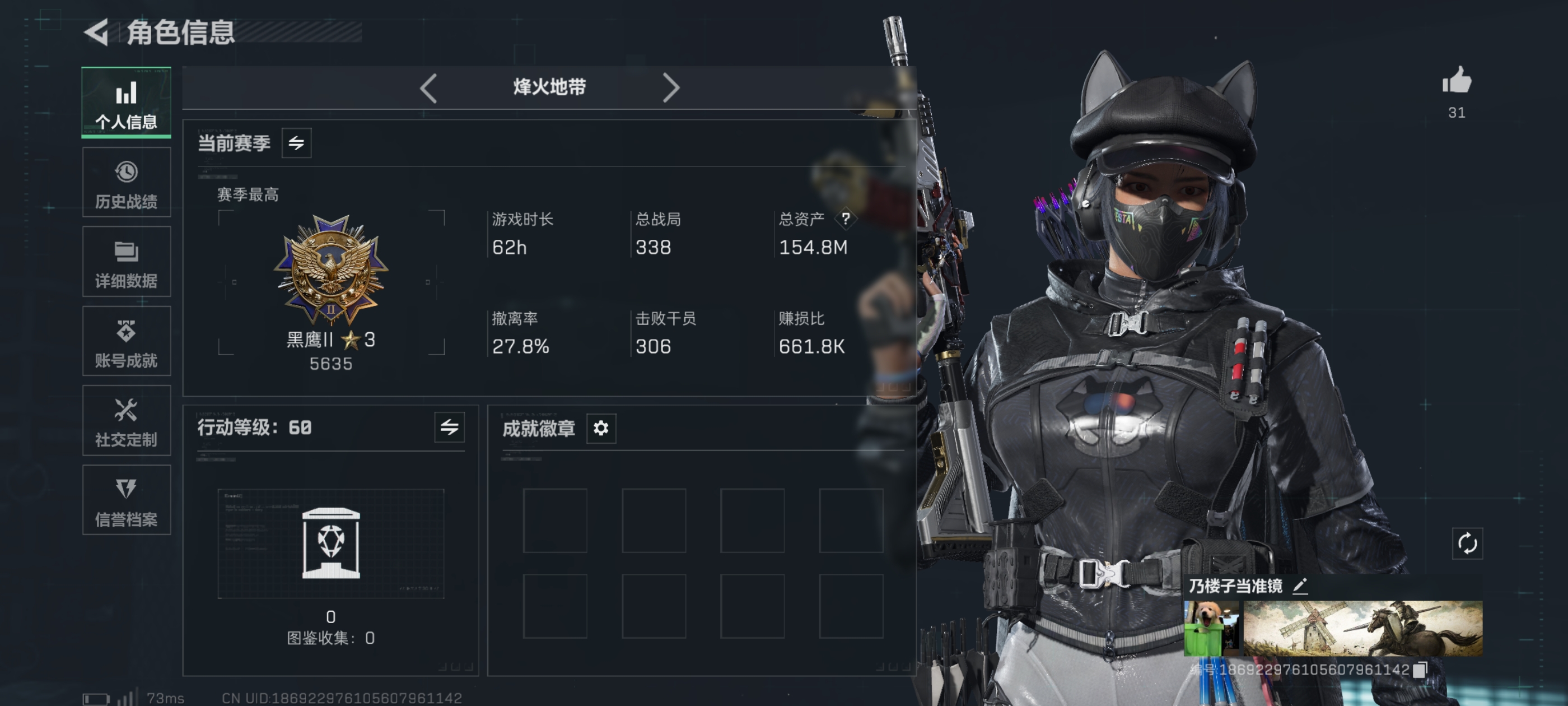1568x706 pixels.
Task: Open the 图鉴收集 collection card
Action: click(330, 544)
